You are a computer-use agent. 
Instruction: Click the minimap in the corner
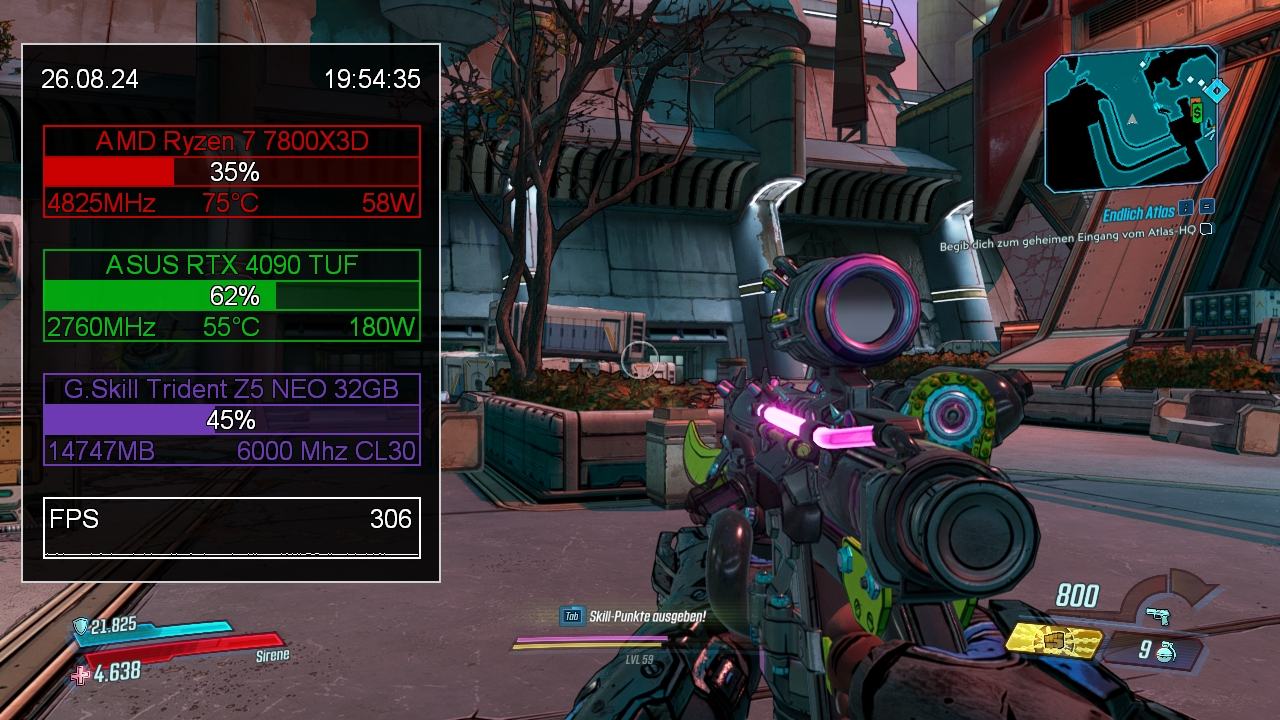point(1130,120)
